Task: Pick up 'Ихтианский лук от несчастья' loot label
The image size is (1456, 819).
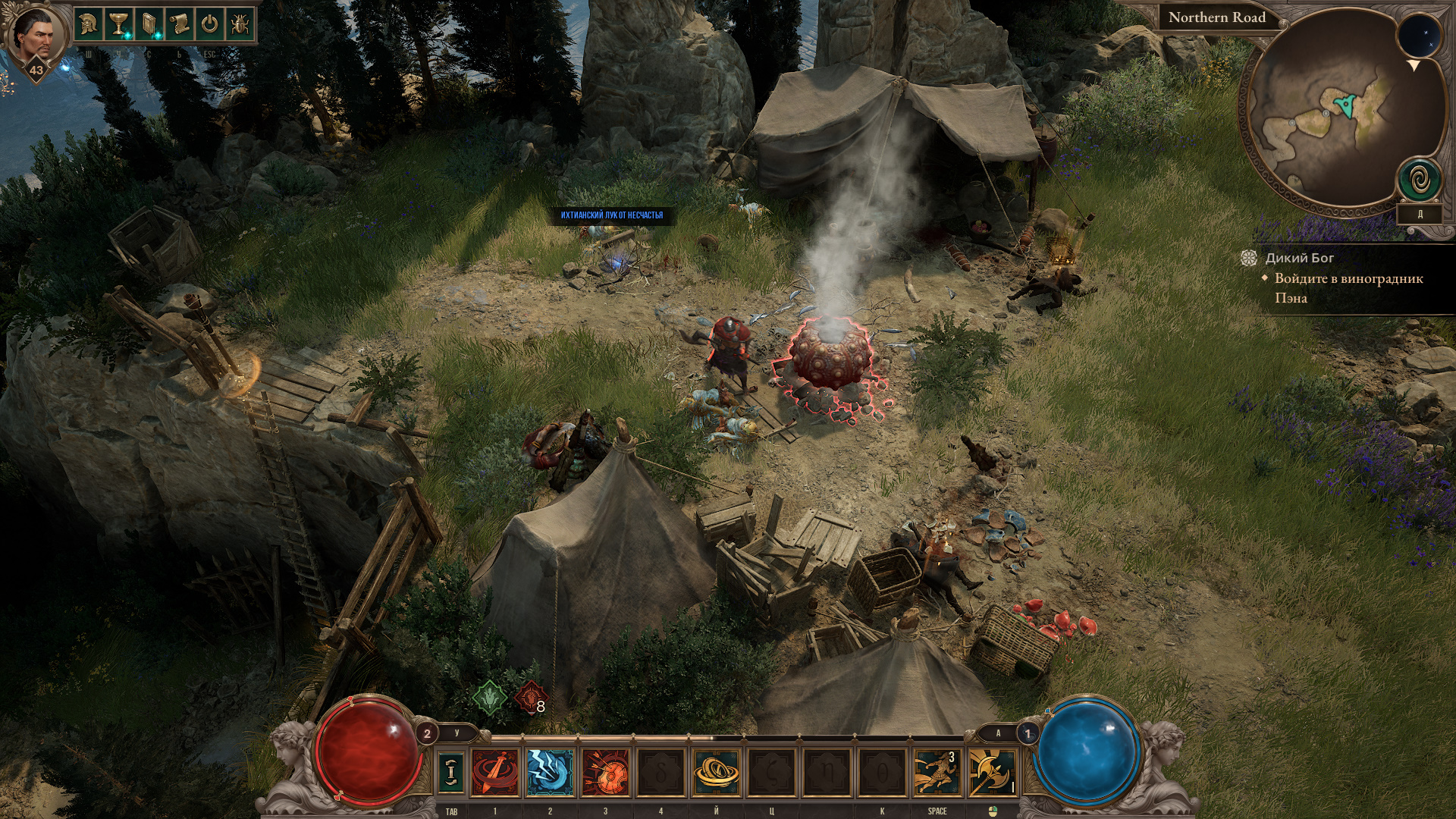Action: click(611, 215)
